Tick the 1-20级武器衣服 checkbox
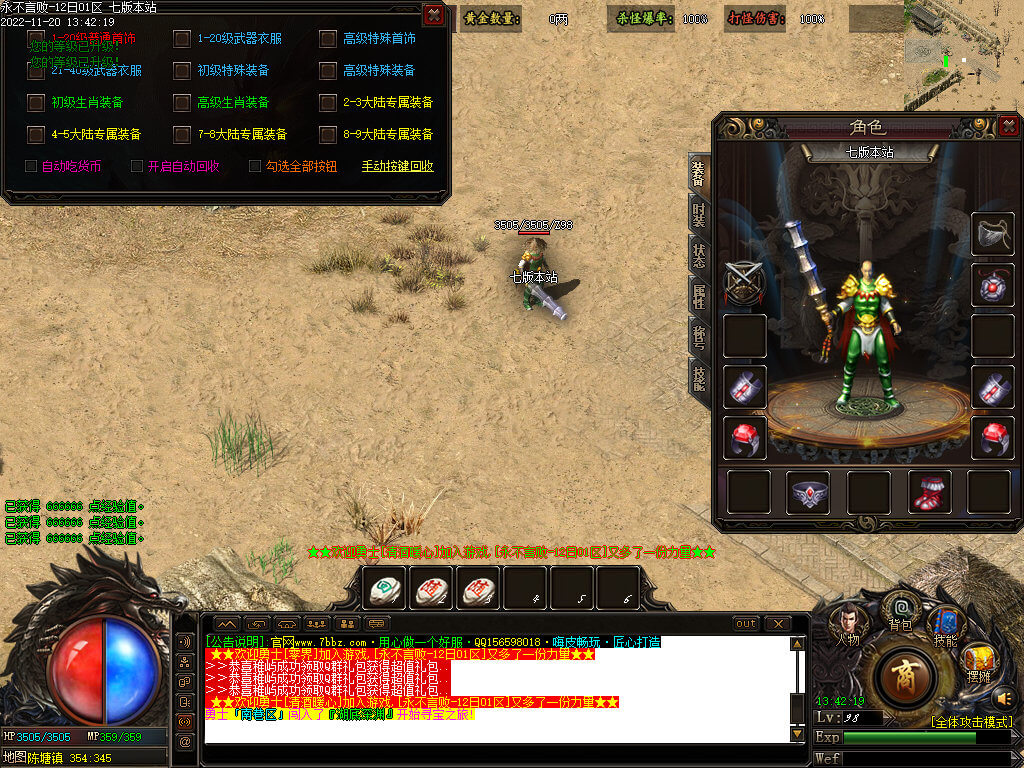The width and height of the screenshot is (1024, 768). coord(182,39)
